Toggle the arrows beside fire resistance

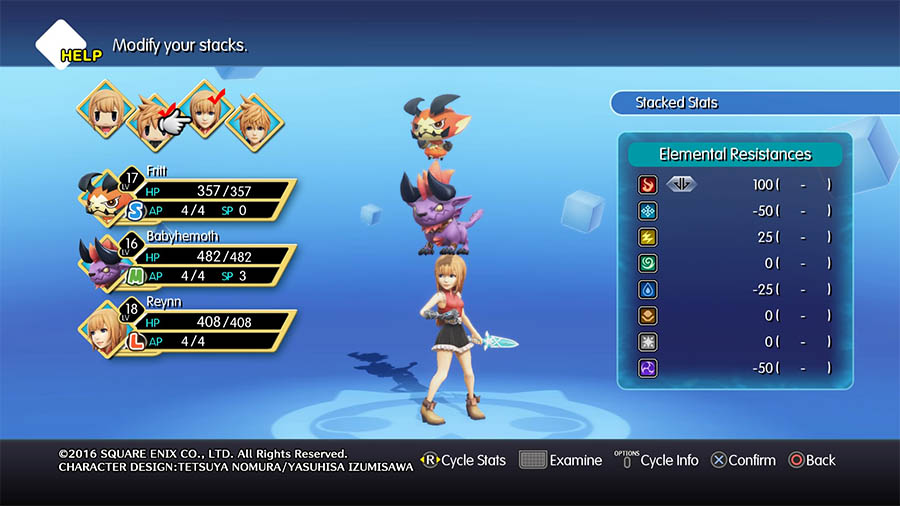[680, 185]
